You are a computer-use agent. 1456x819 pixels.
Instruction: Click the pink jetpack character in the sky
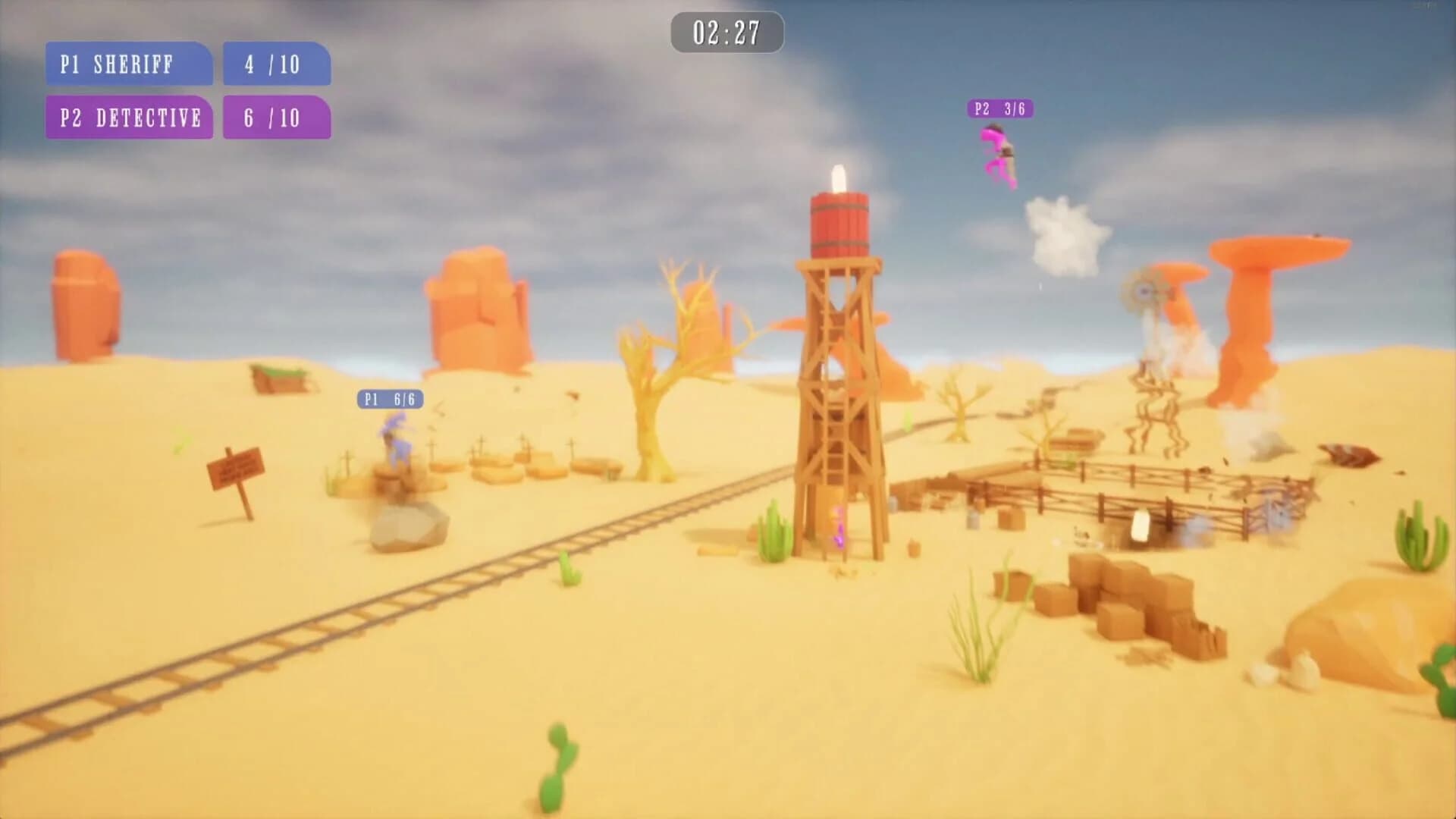click(x=999, y=155)
